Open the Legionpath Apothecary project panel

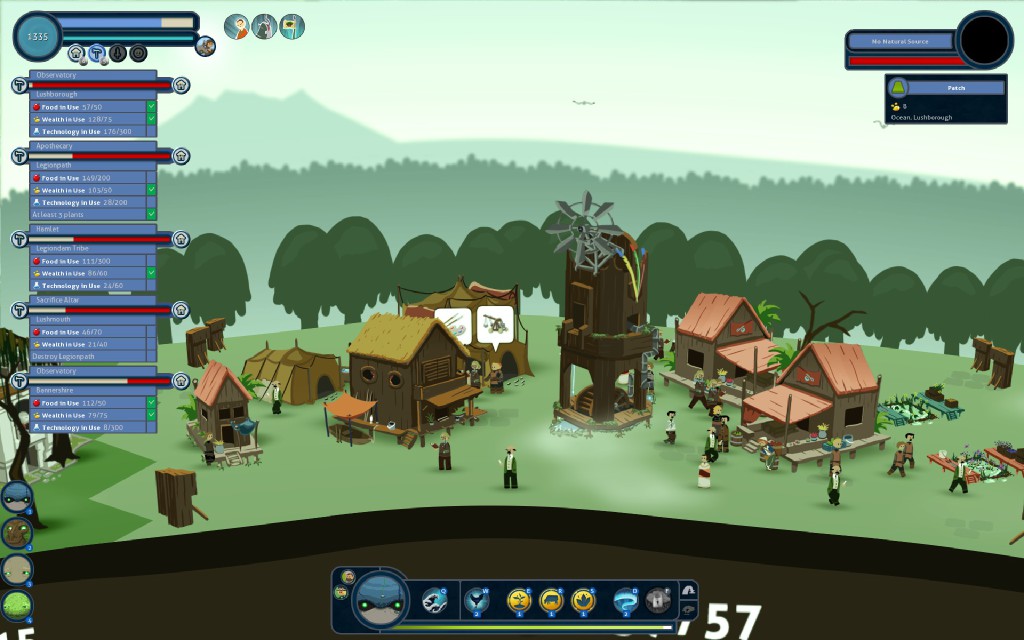(x=95, y=146)
